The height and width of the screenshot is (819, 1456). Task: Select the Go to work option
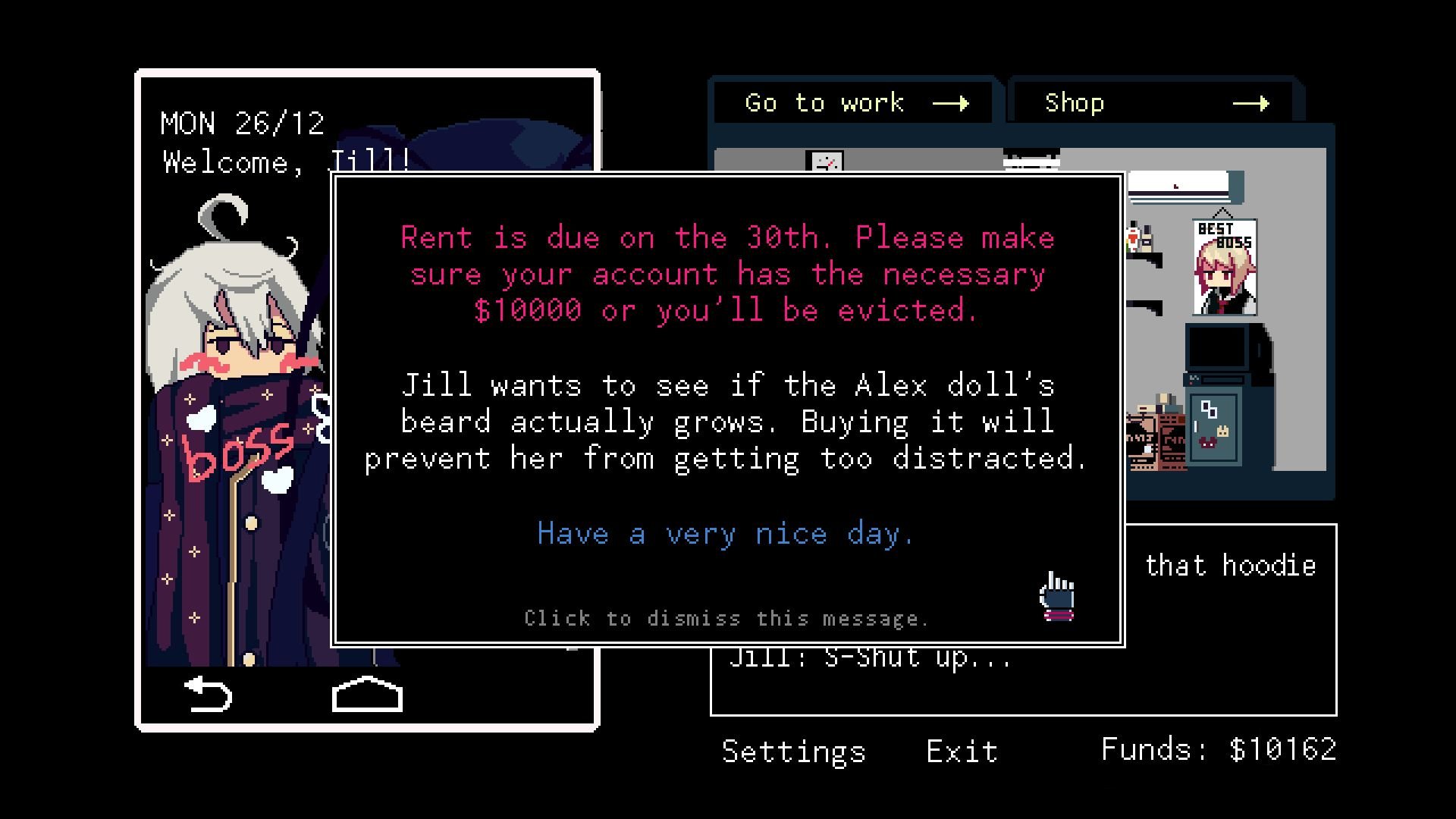tap(823, 102)
